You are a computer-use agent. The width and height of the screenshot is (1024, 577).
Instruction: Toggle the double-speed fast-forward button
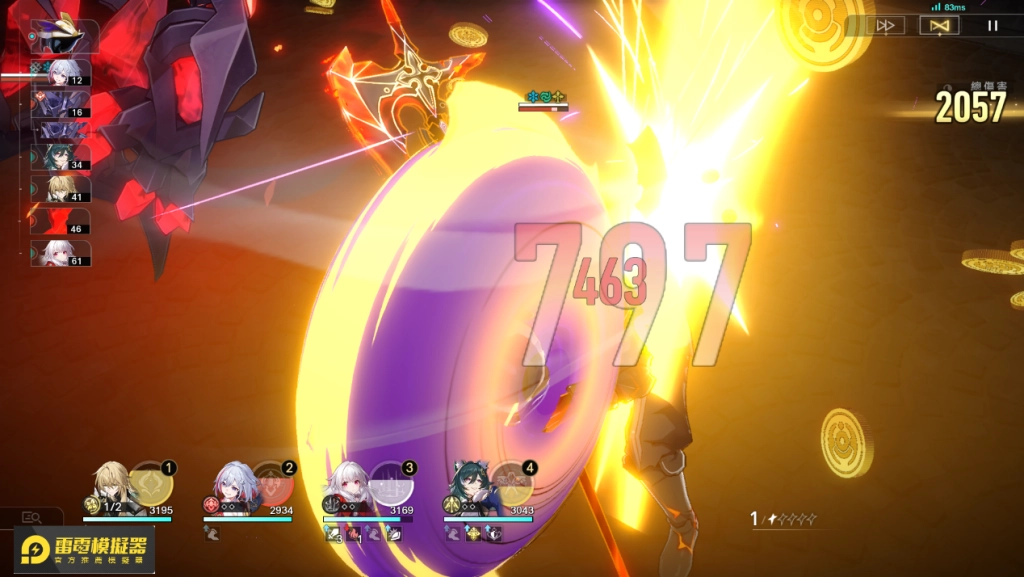click(x=886, y=26)
